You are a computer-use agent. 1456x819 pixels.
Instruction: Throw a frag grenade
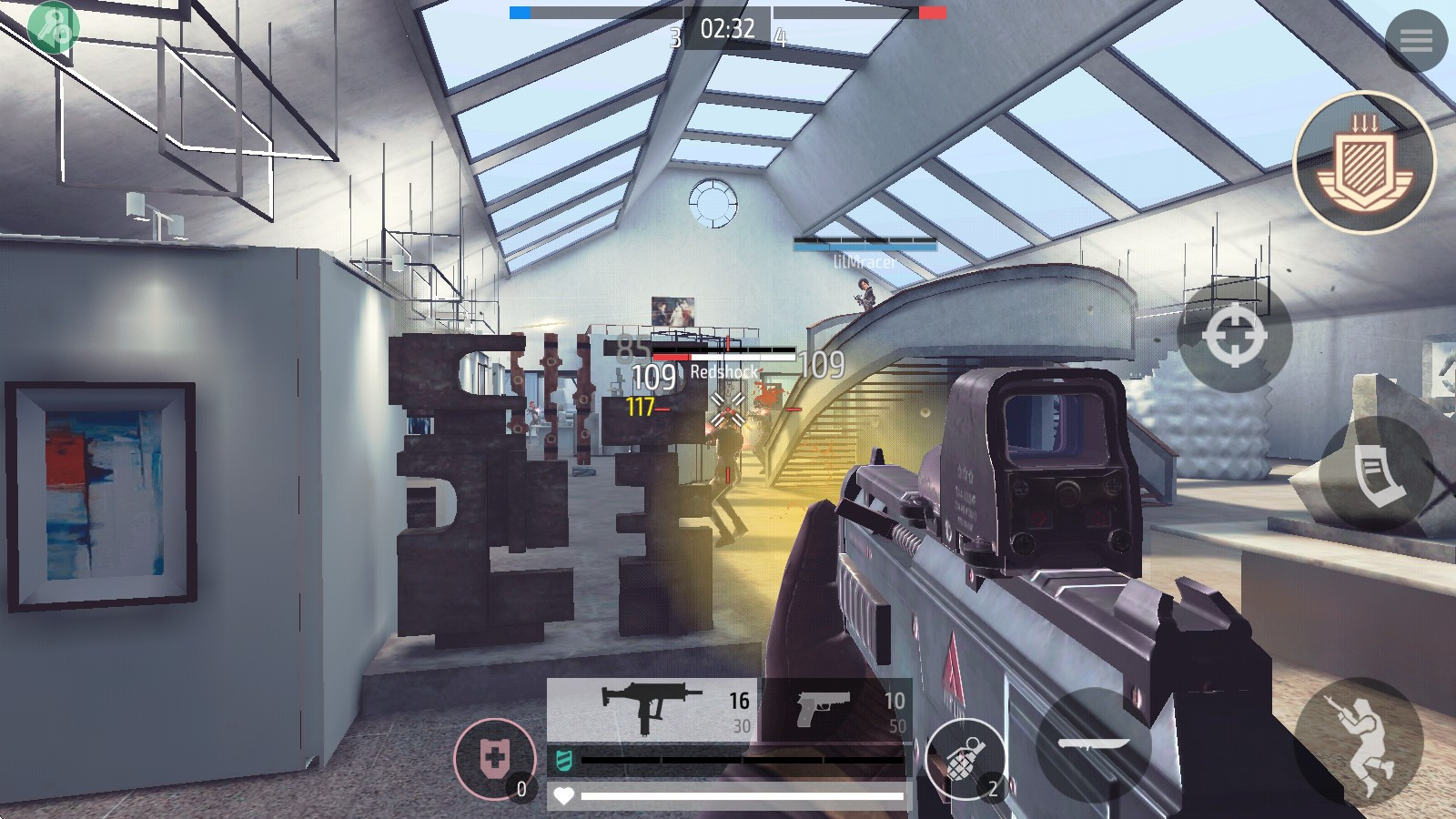965,759
